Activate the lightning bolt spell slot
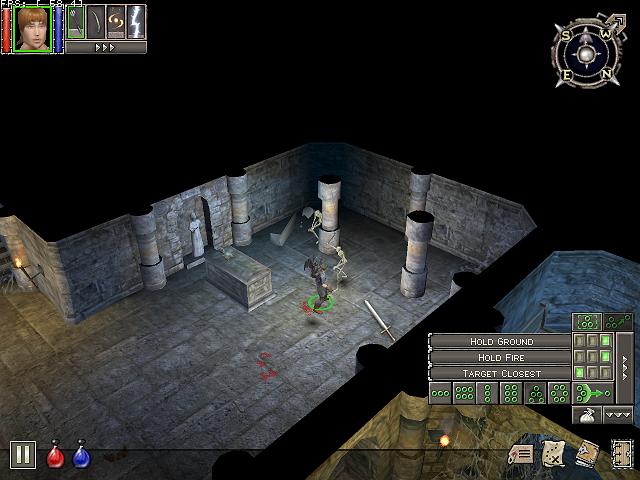This screenshot has width=640, height=480. click(136, 22)
